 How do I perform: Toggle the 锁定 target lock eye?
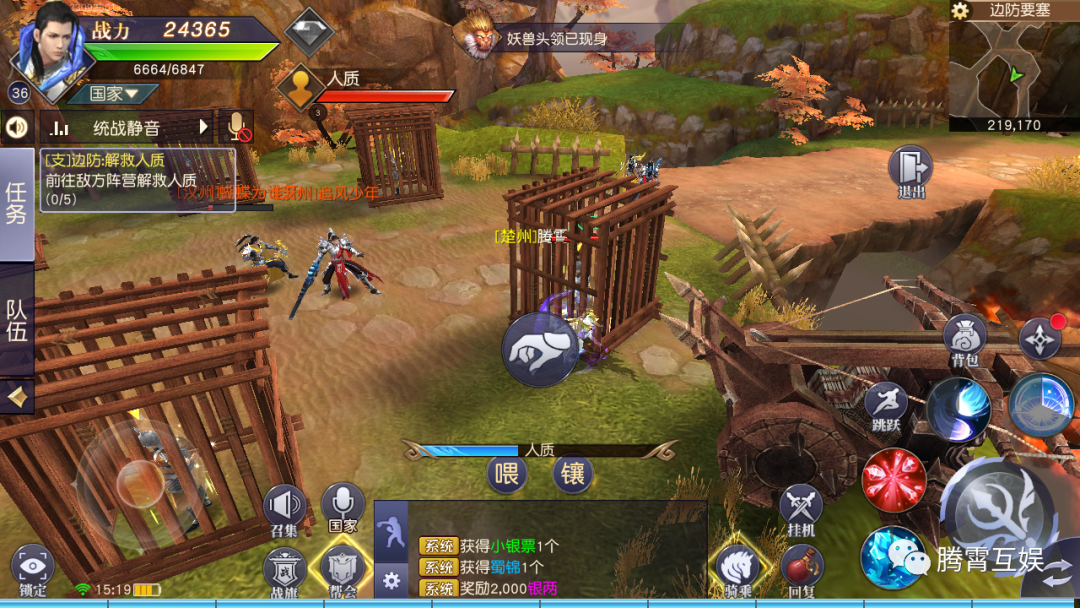[x=32, y=568]
